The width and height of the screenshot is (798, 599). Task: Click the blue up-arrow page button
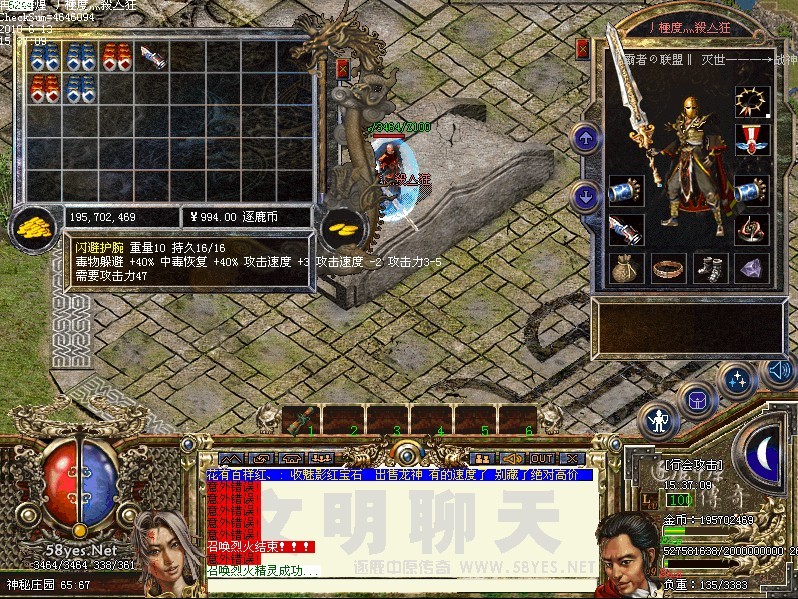pyautogui.click(x=584, y=137)
